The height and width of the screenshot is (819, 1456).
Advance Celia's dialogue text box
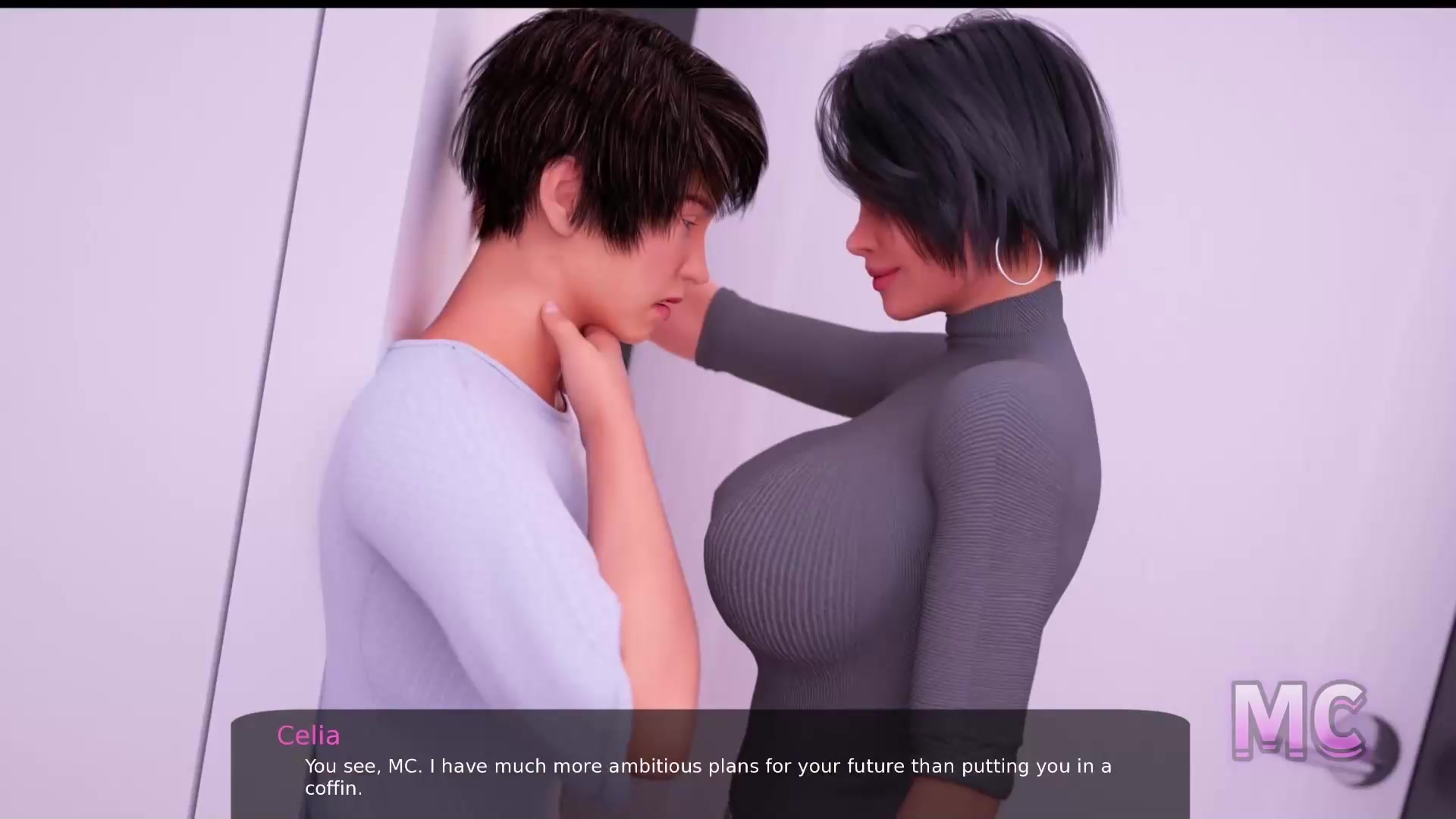pos(709,766)
